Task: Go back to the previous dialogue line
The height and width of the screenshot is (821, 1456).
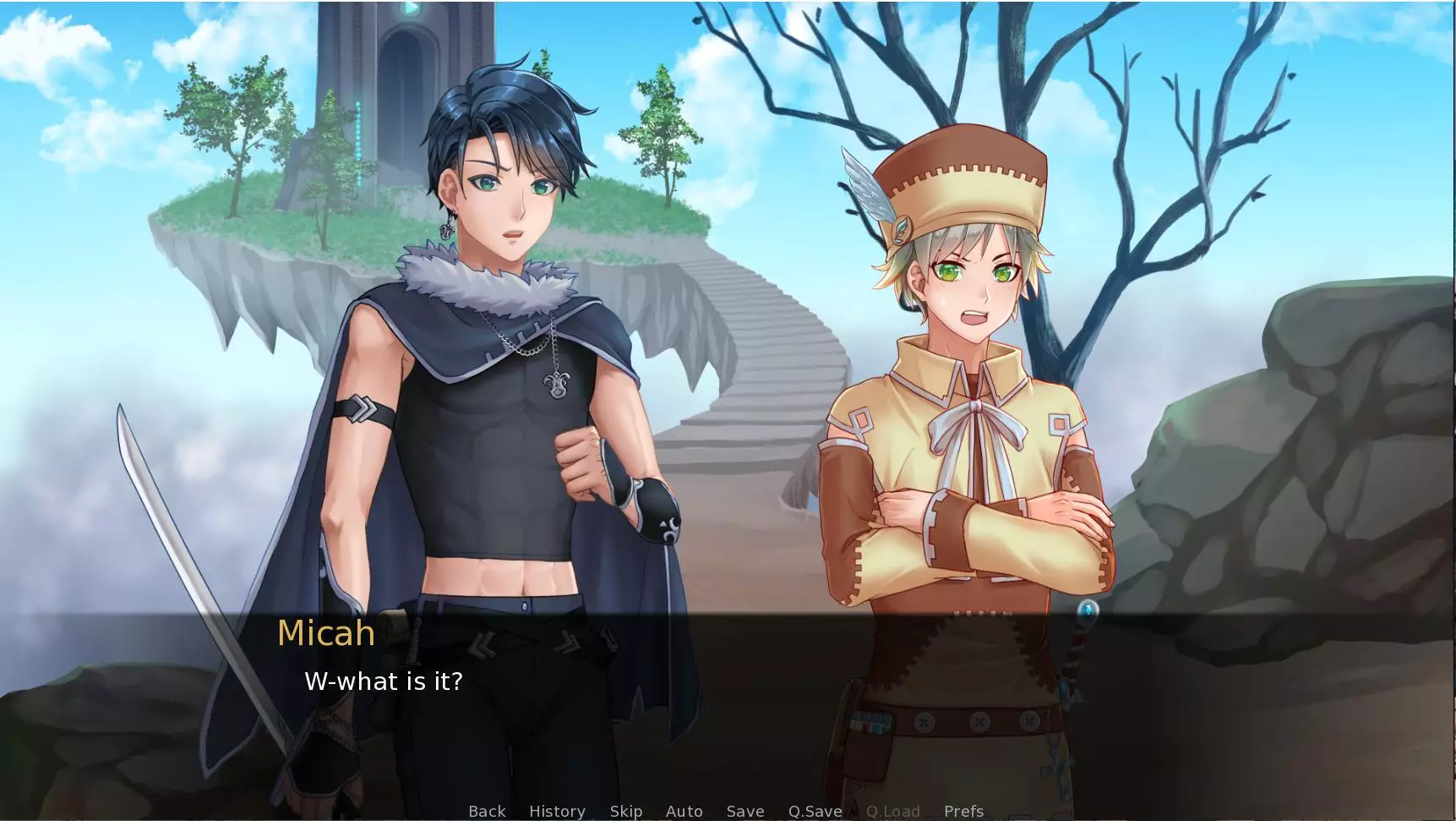Action: (x=487, y=812)
